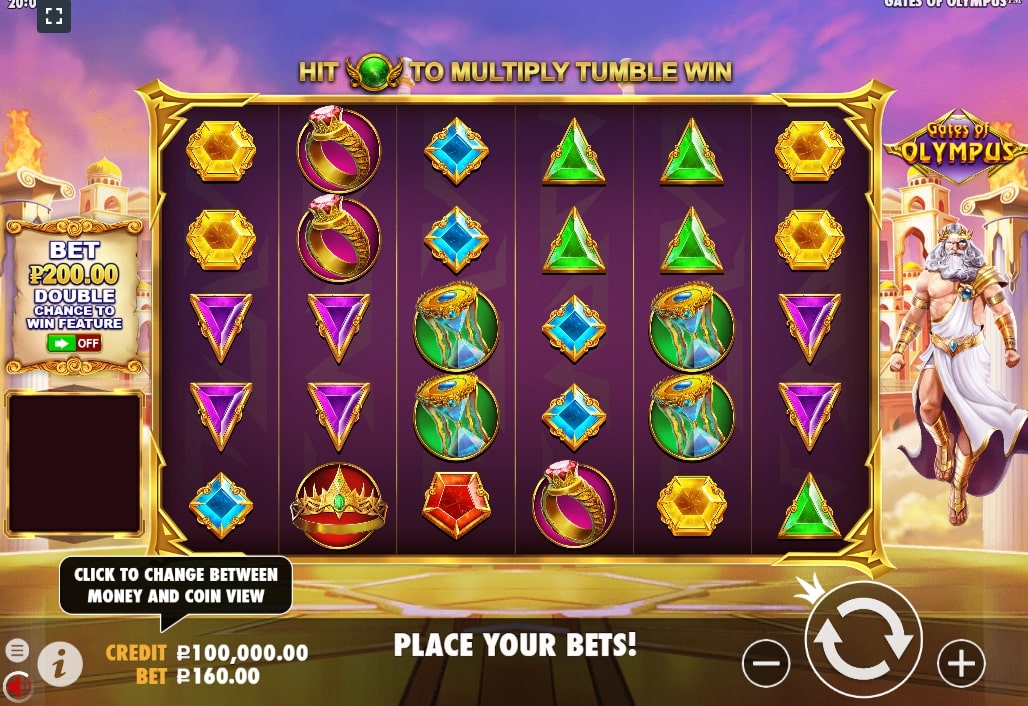
Task: Toggle the Double Chance to Win feature
Action: 74,343
